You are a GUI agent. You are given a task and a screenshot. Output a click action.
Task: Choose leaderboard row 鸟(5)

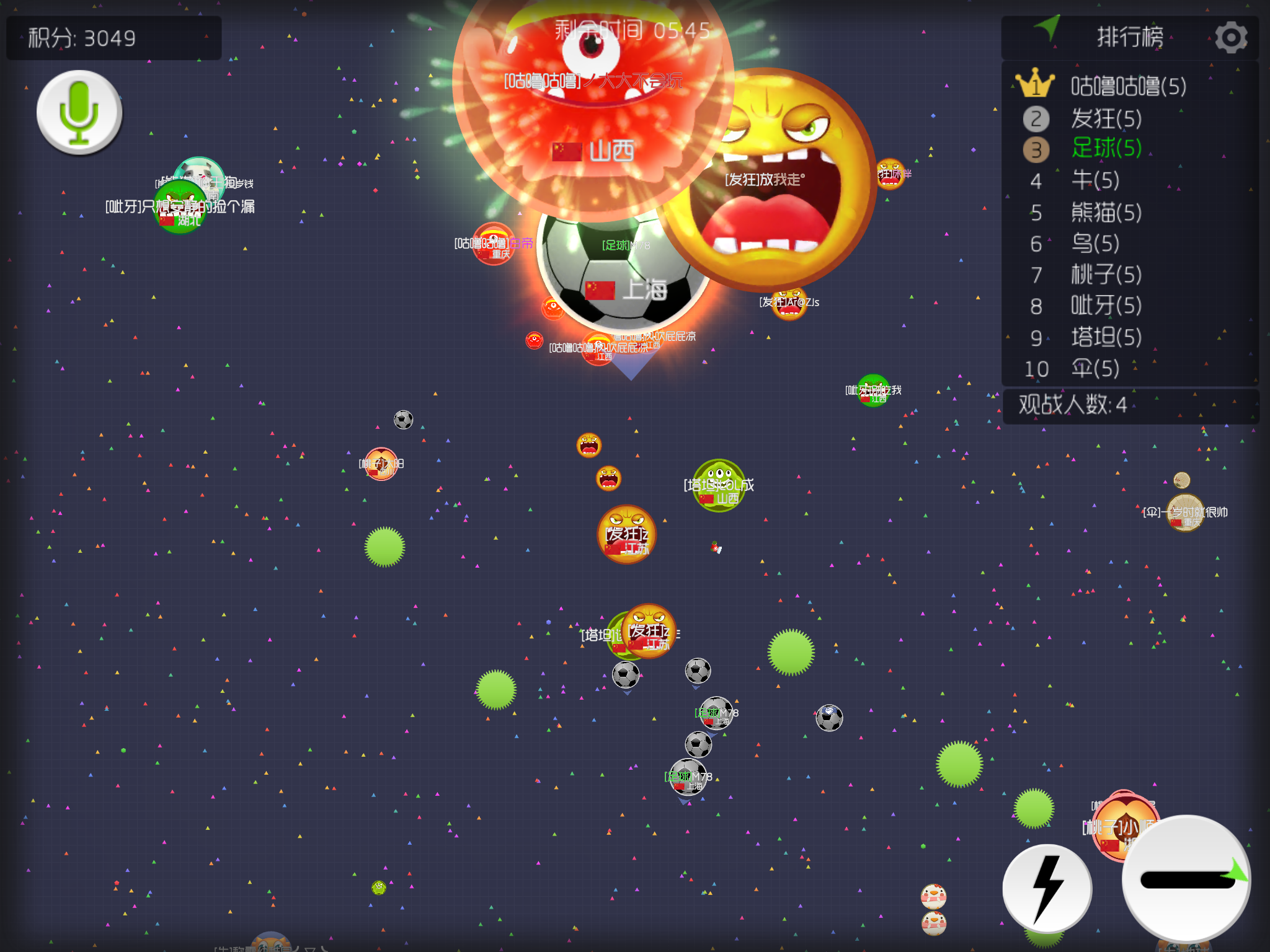click(x=1095, y=243)
